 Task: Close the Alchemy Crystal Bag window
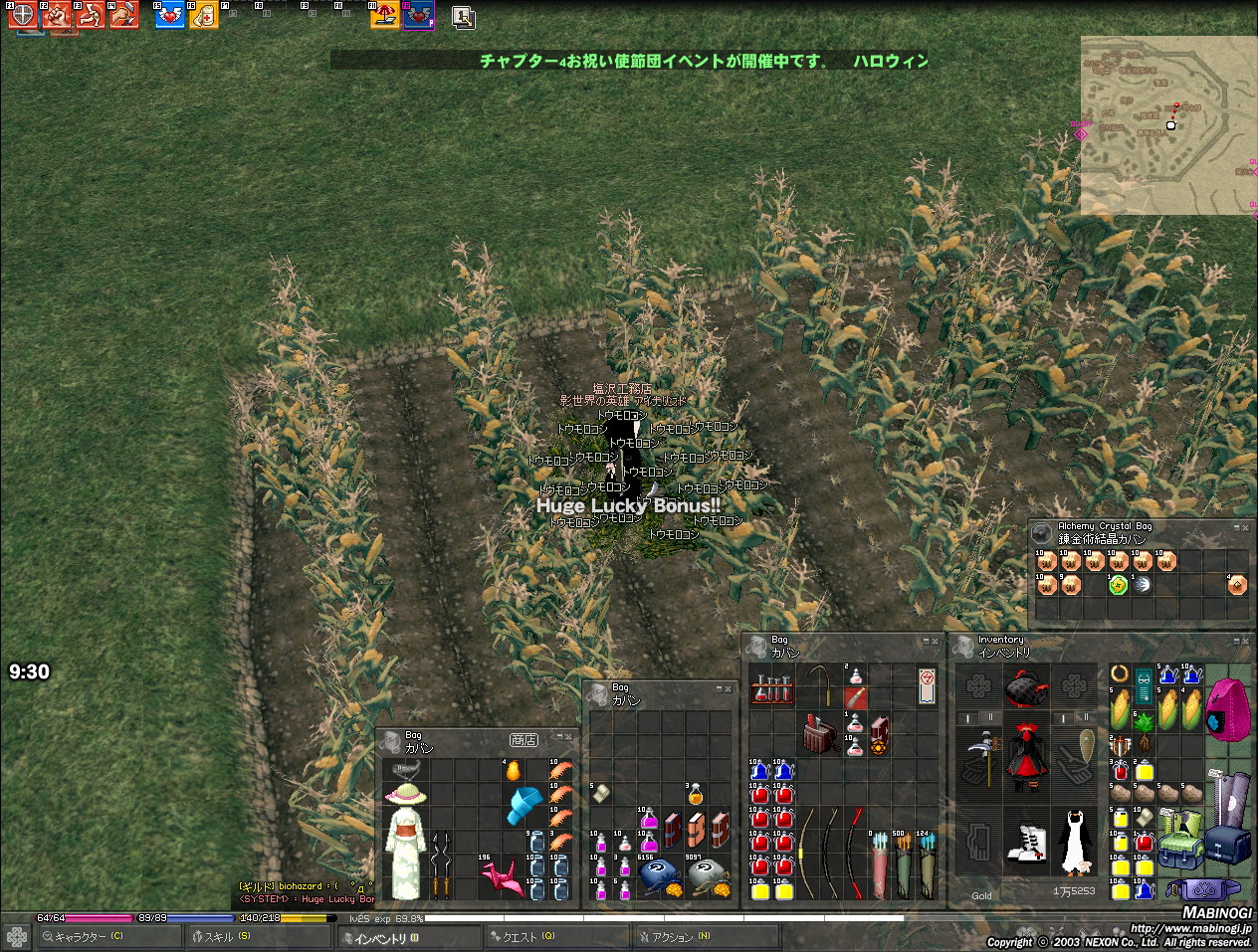pos(1245,528)
